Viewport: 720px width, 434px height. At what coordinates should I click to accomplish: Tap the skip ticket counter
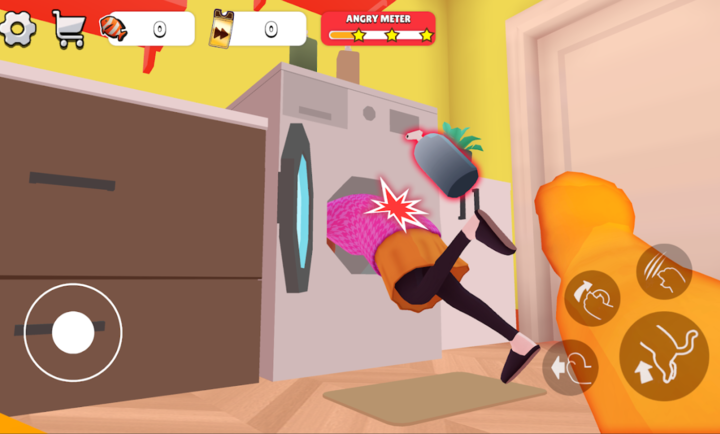coord(259,29)
